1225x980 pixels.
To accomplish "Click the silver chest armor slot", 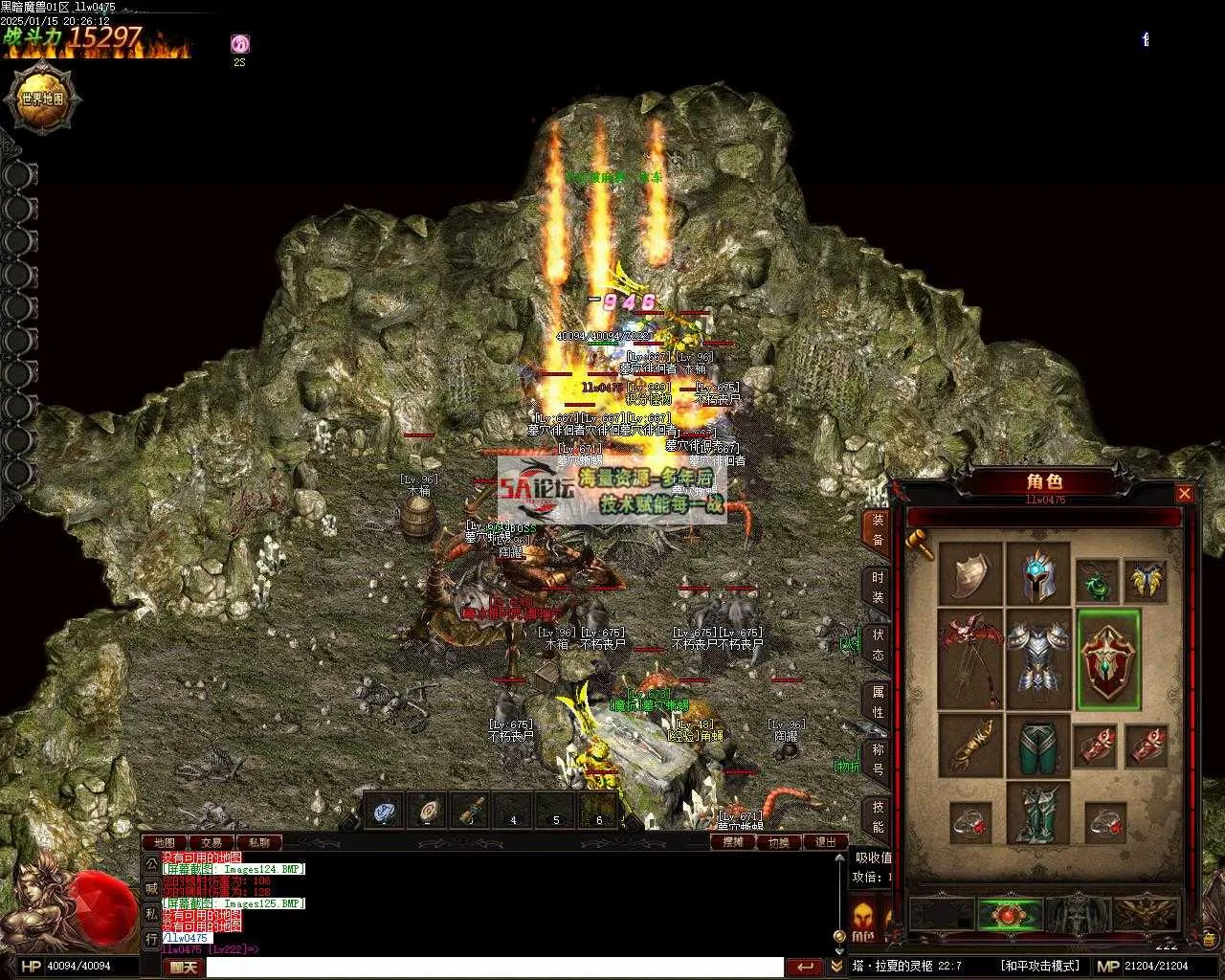I will click(x=1037, y=659).
